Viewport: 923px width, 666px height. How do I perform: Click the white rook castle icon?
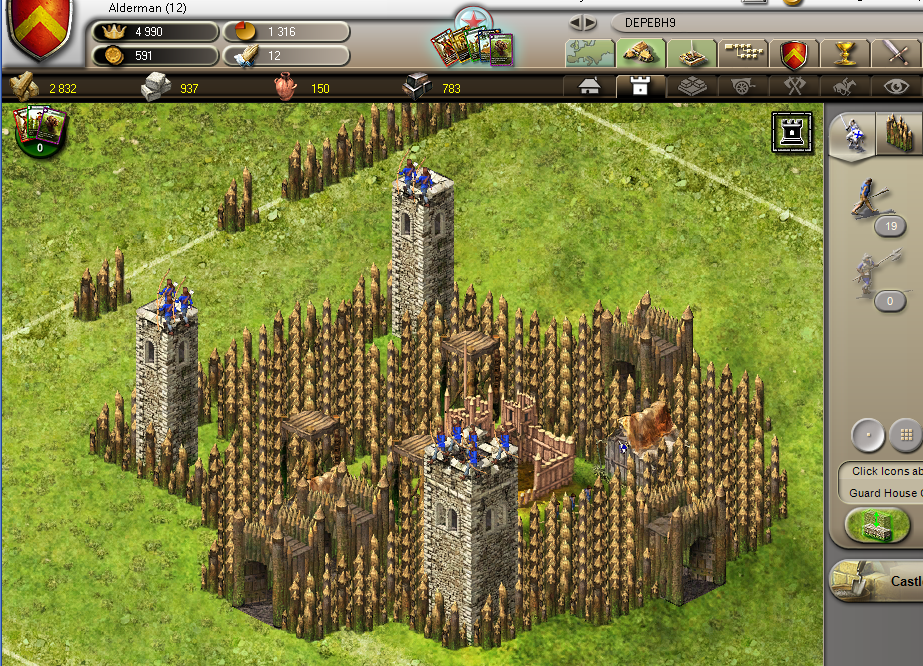point(792,133)
